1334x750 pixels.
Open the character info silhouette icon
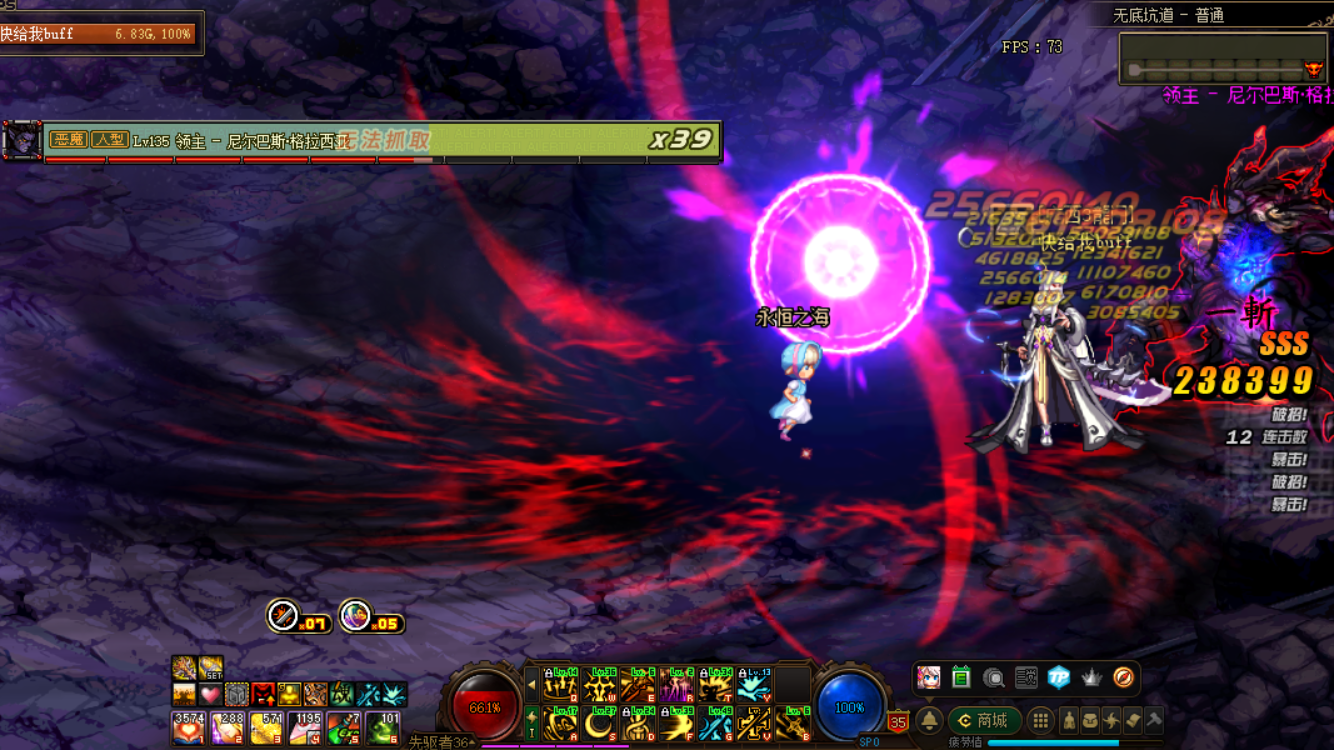(1069, 720)
